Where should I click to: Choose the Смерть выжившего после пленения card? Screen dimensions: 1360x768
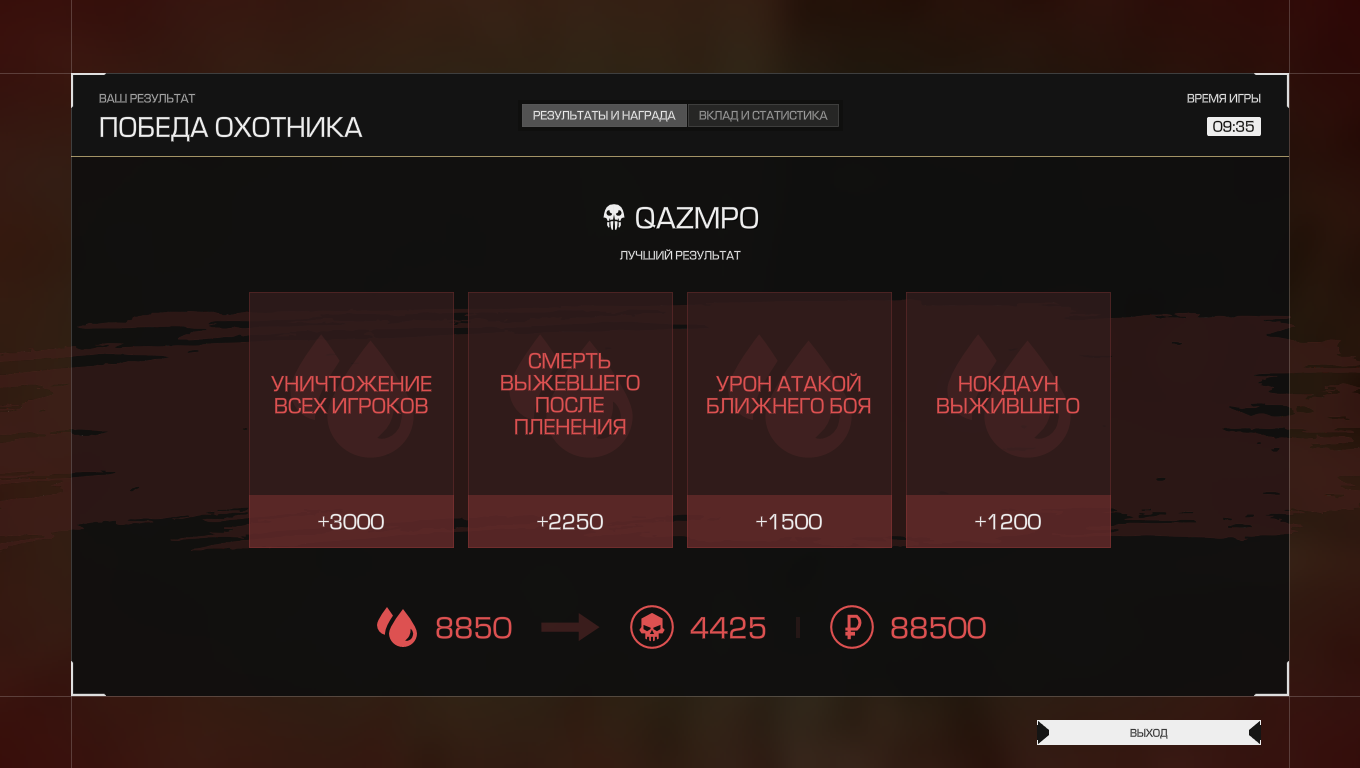point(570,420)
